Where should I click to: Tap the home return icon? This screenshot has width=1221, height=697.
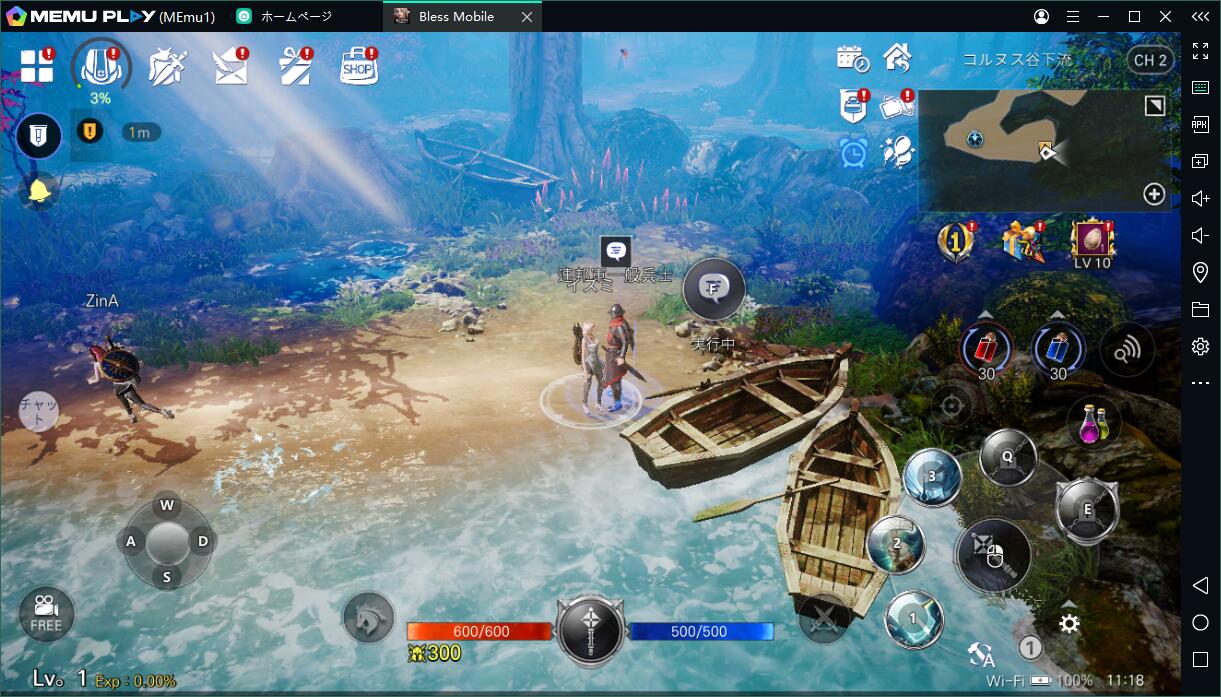point(897,58)
